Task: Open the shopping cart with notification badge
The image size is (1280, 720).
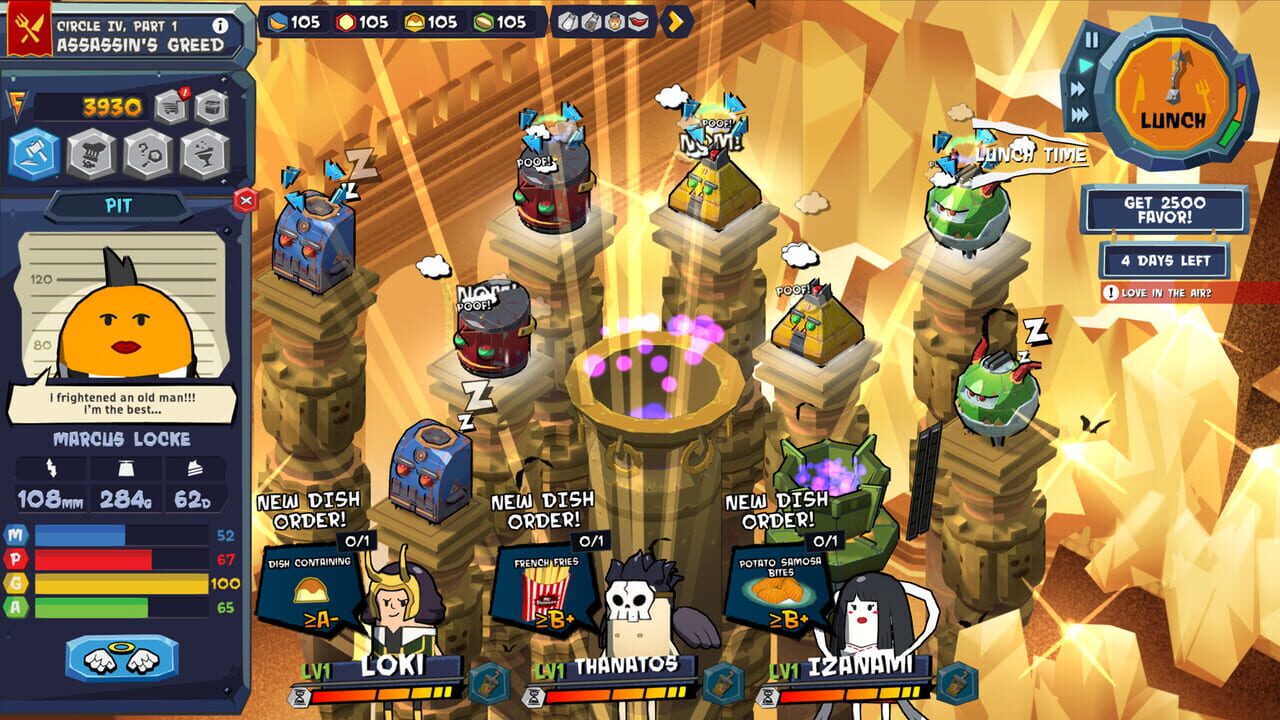Action: (170, 106)
